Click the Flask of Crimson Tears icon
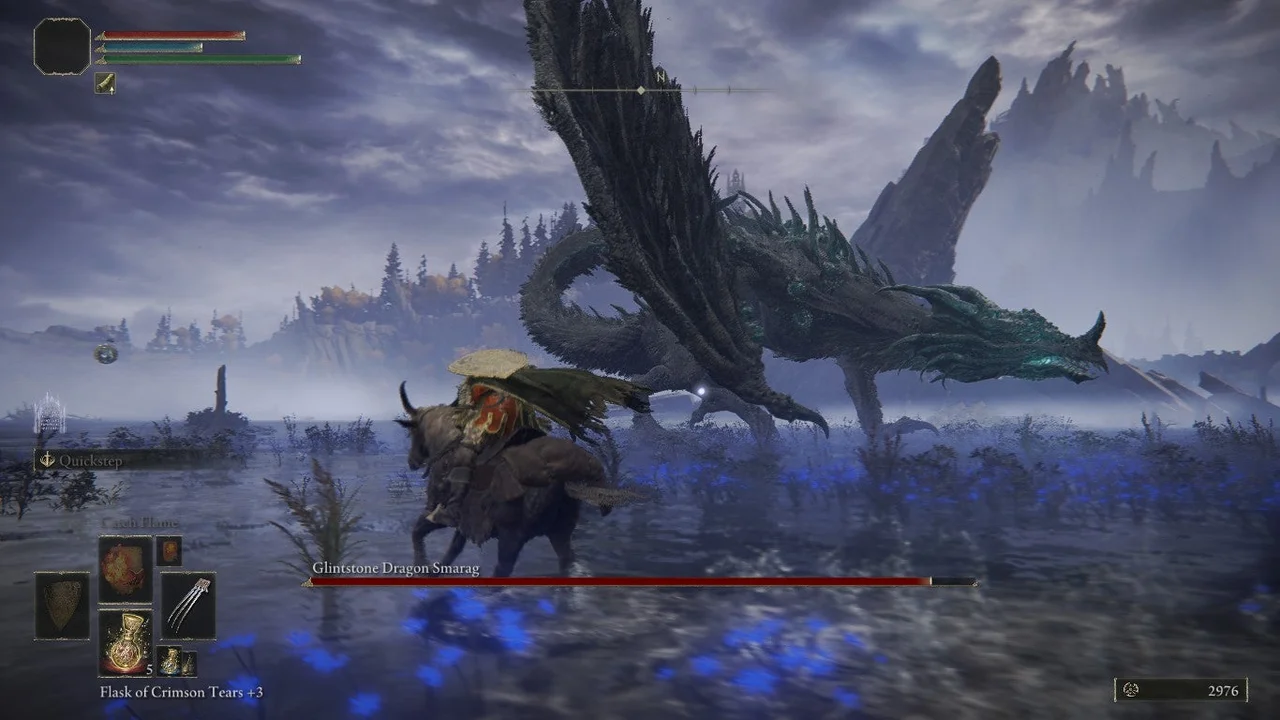This screenshot has width=1280, height=720. [125, 641]
